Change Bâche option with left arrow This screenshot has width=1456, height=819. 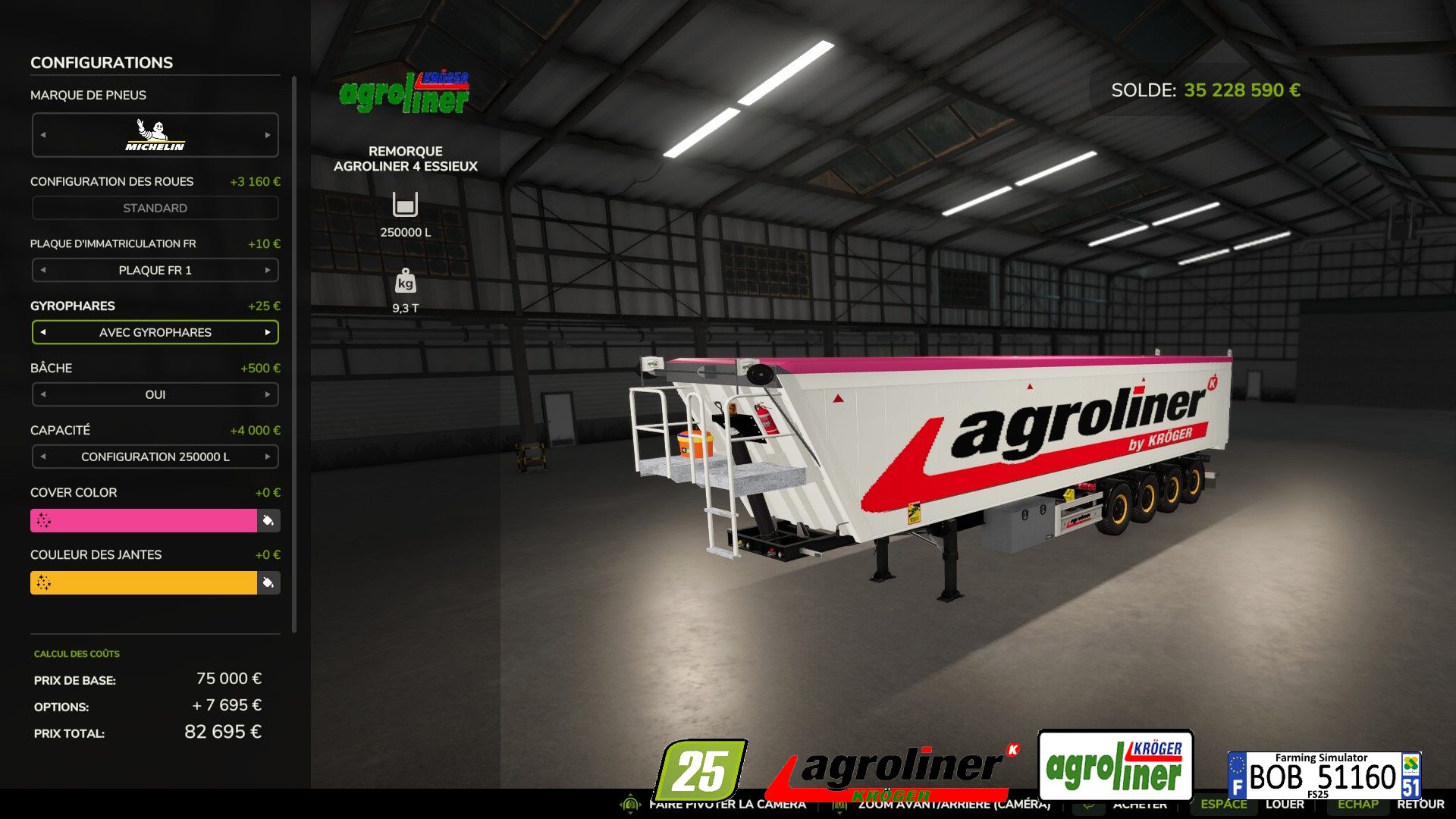(x=43, y=394)
